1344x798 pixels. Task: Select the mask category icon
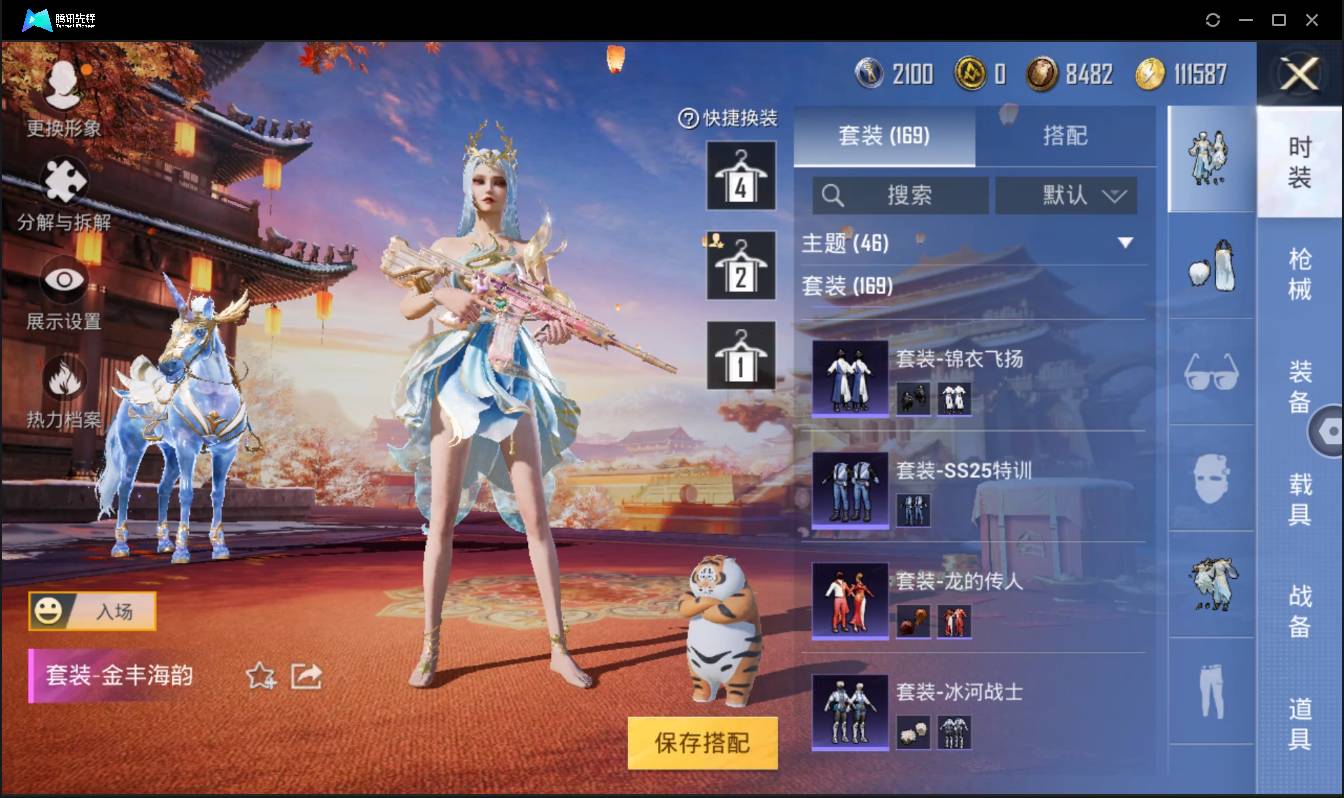click(1210, 480)
